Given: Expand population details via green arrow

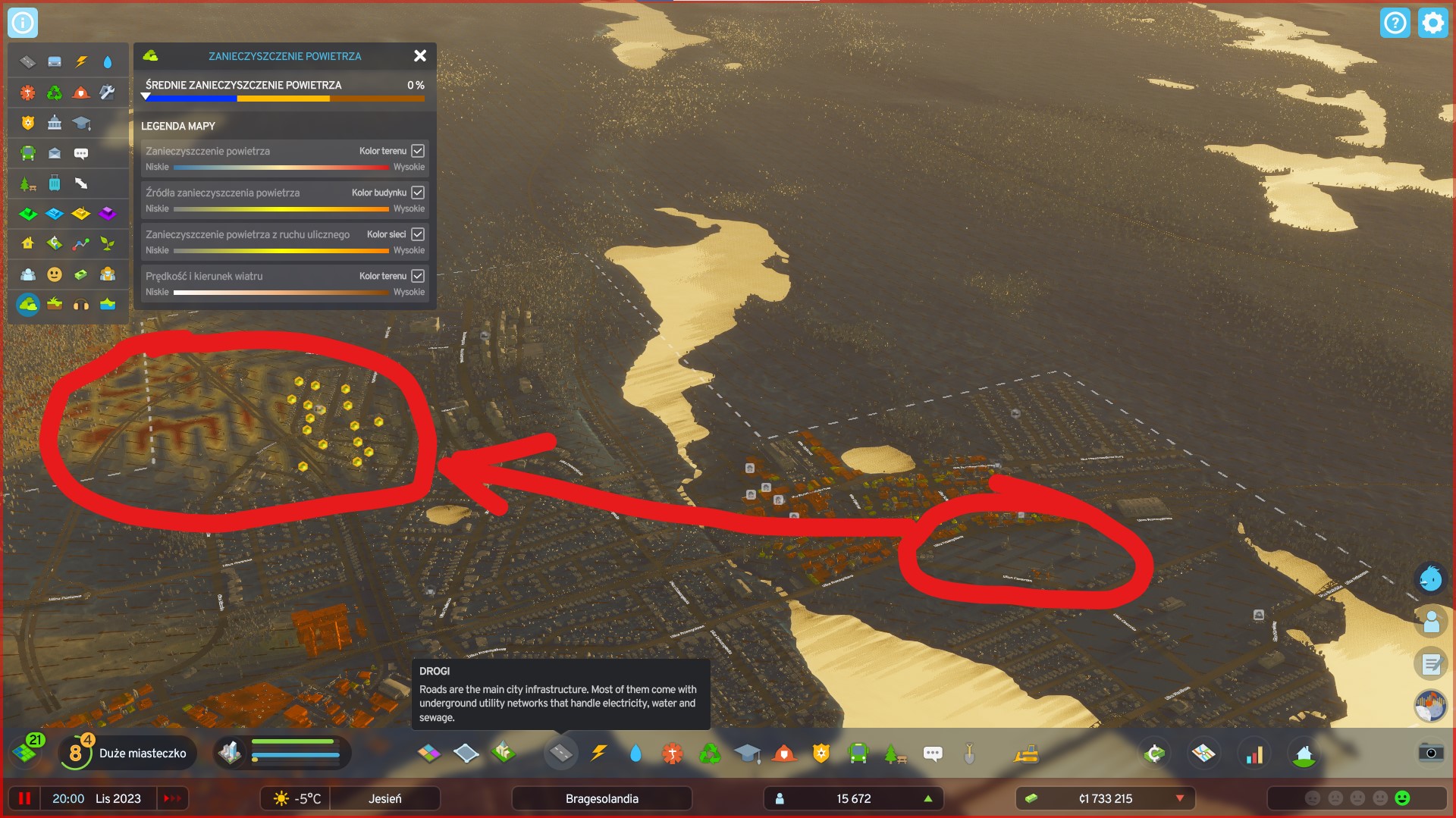Looking at the screenshot, I should click(927, 798).
